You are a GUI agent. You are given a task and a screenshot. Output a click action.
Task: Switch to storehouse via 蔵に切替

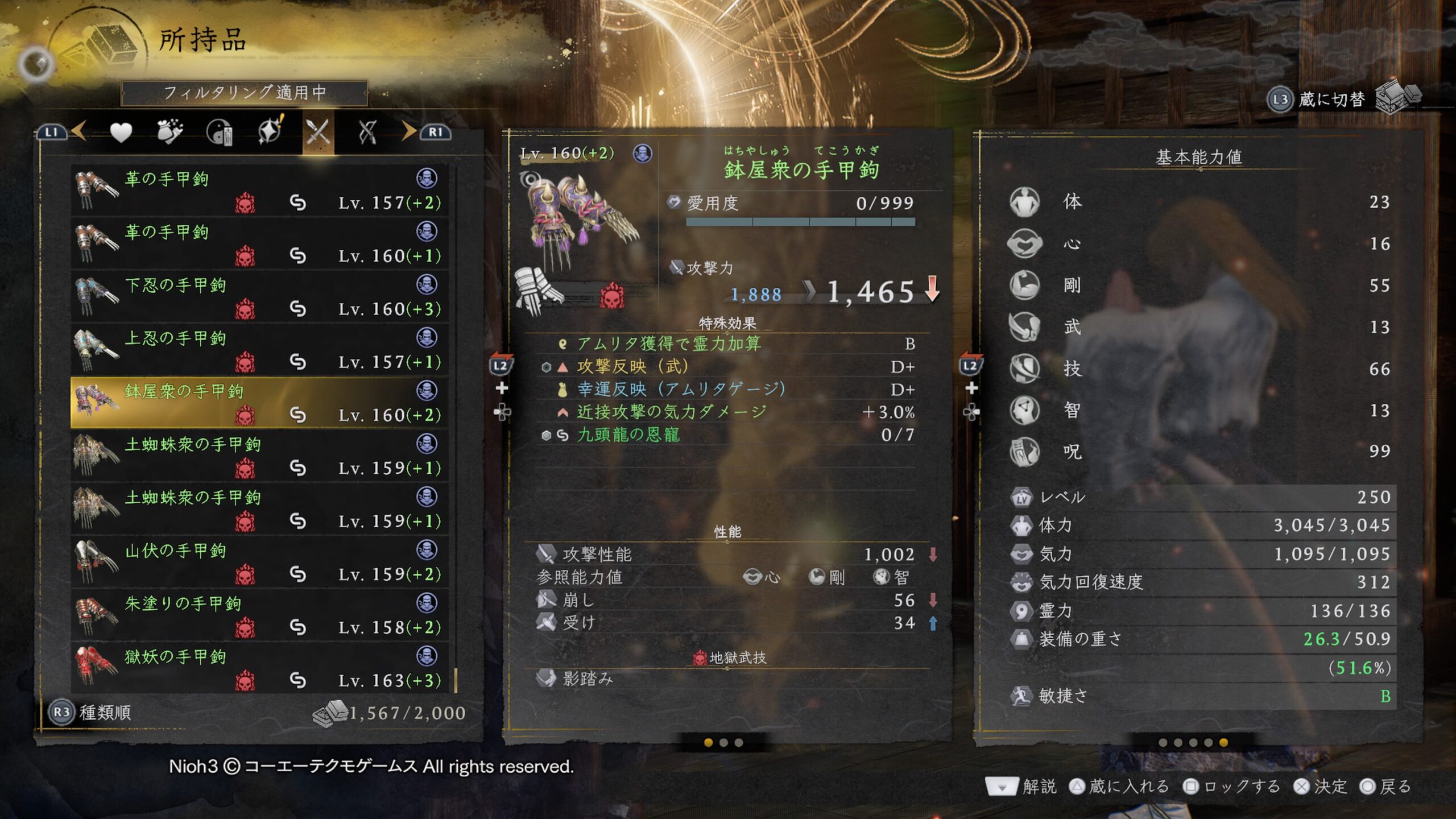coord(1331,100)
